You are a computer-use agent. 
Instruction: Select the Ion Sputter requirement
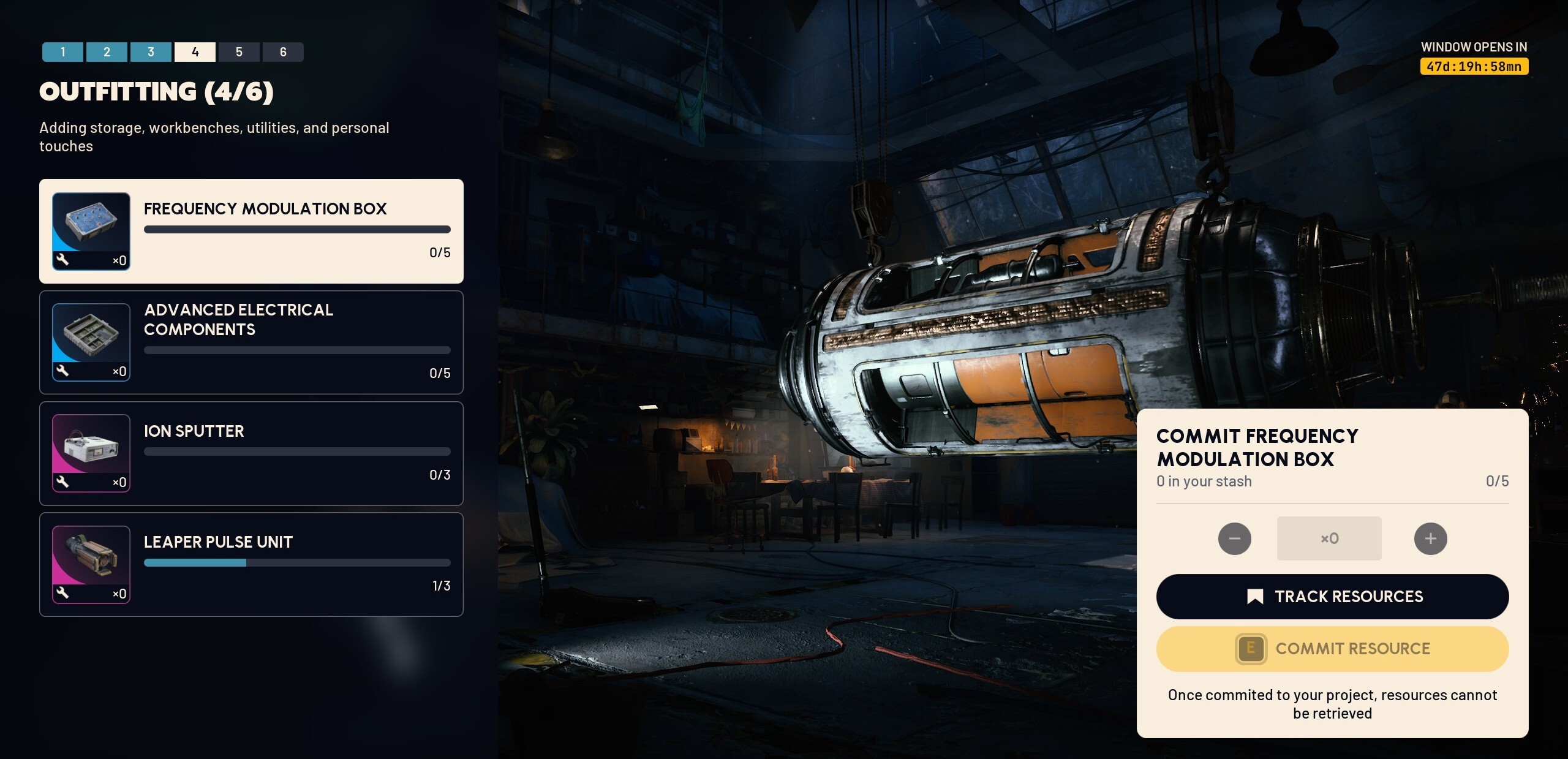(x=251, y=453)
